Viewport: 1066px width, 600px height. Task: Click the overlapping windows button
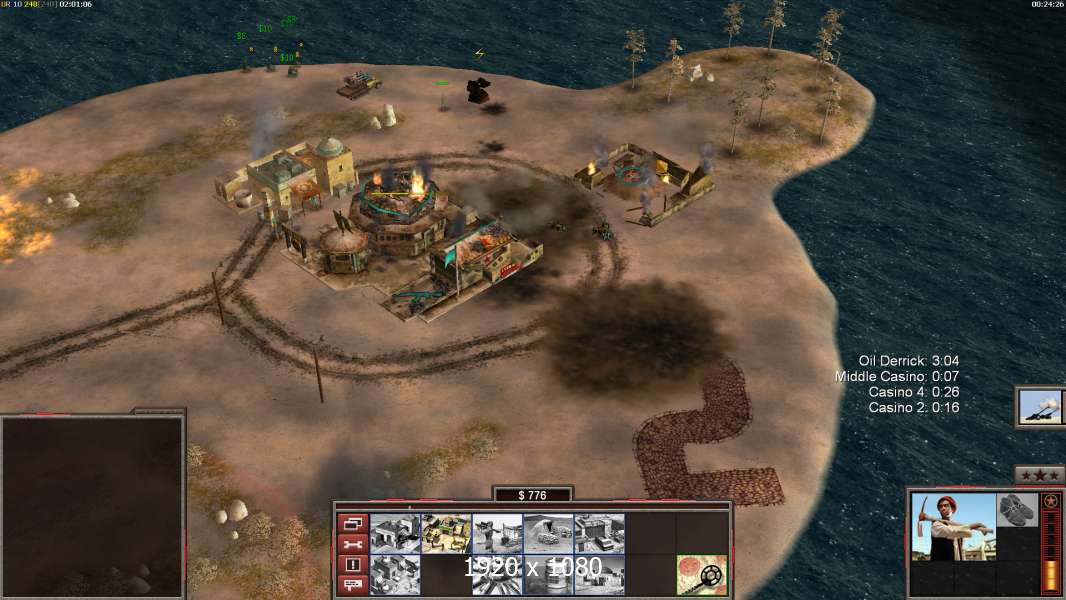pos(352,524)
